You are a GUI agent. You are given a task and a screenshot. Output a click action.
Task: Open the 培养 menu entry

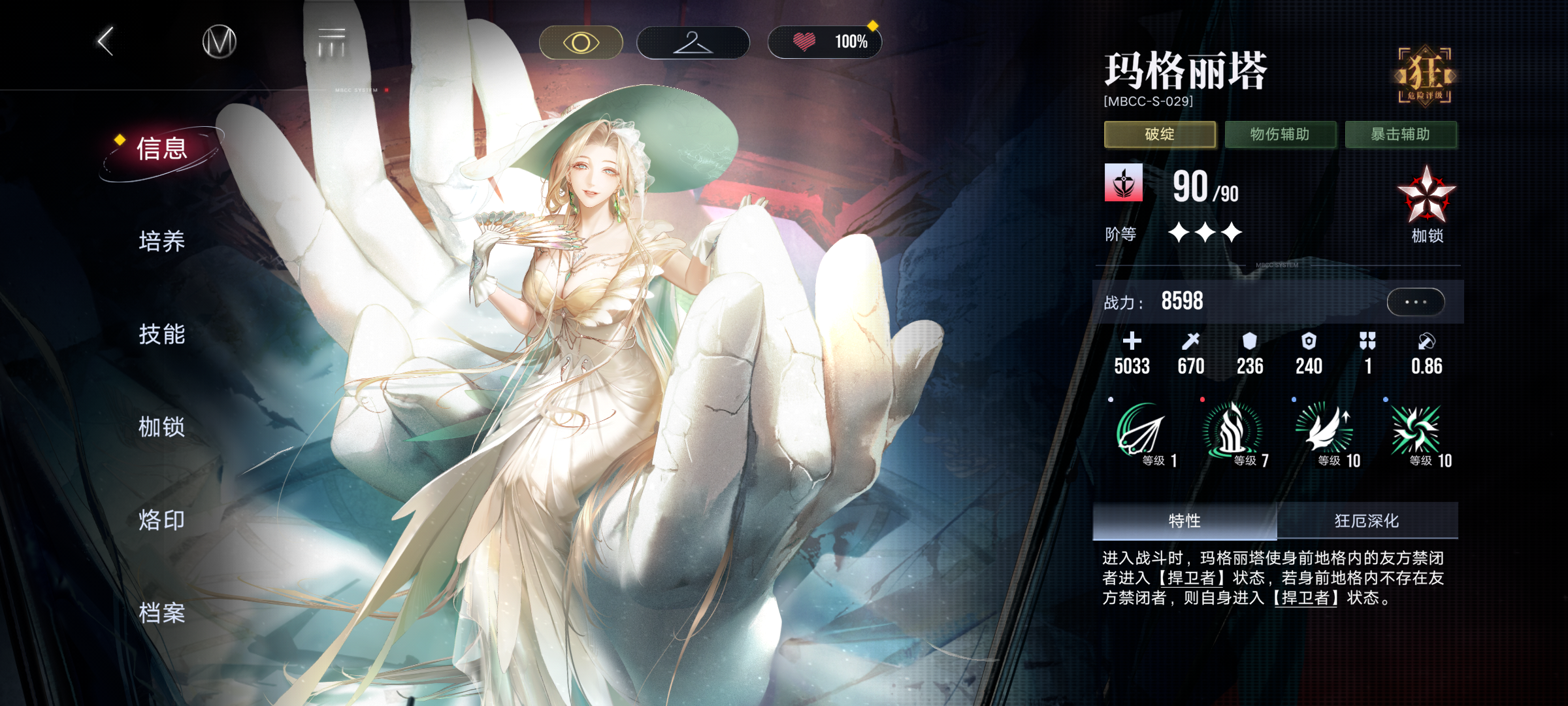[162, 241]
